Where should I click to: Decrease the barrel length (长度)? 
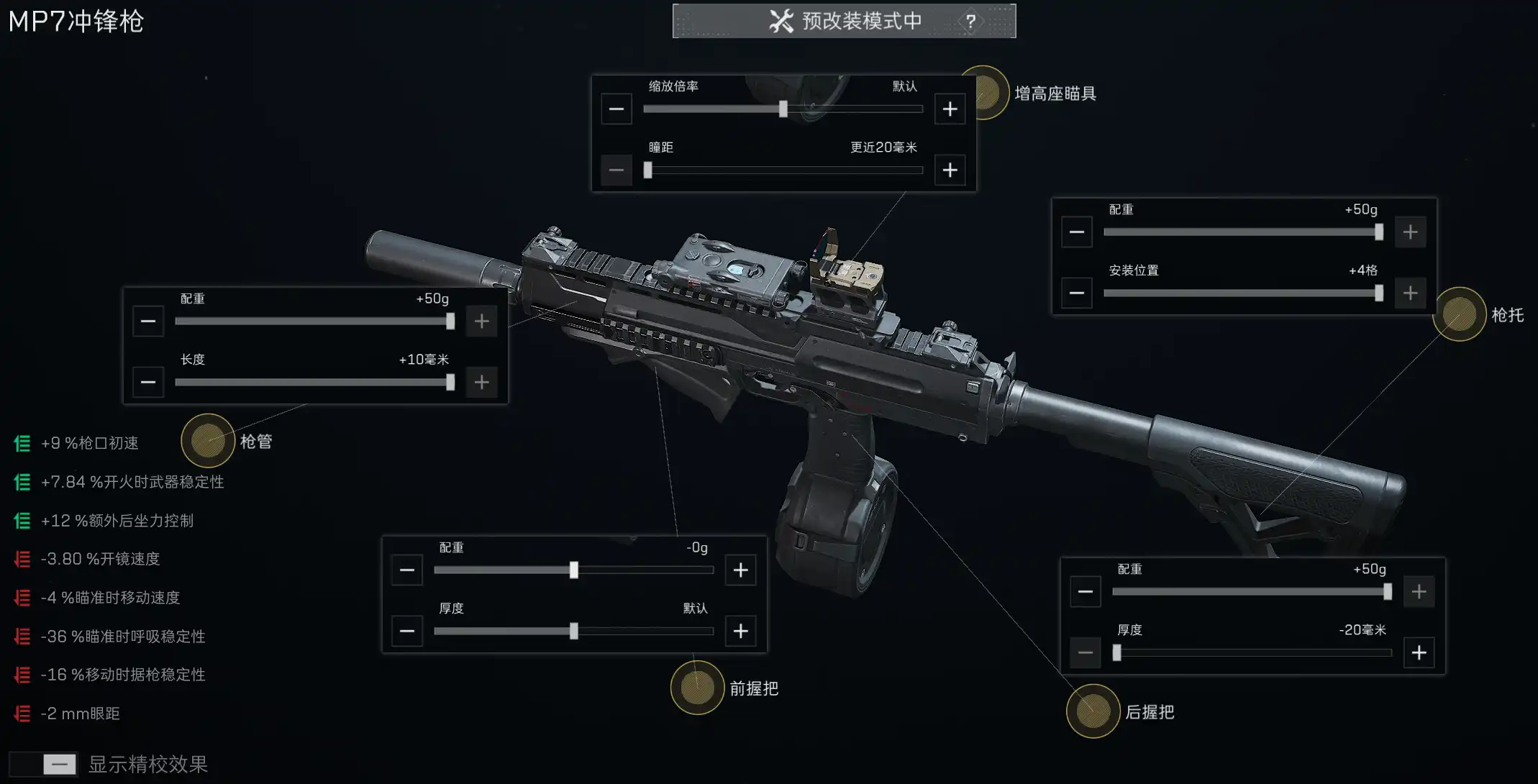click(x=148, y=383)
